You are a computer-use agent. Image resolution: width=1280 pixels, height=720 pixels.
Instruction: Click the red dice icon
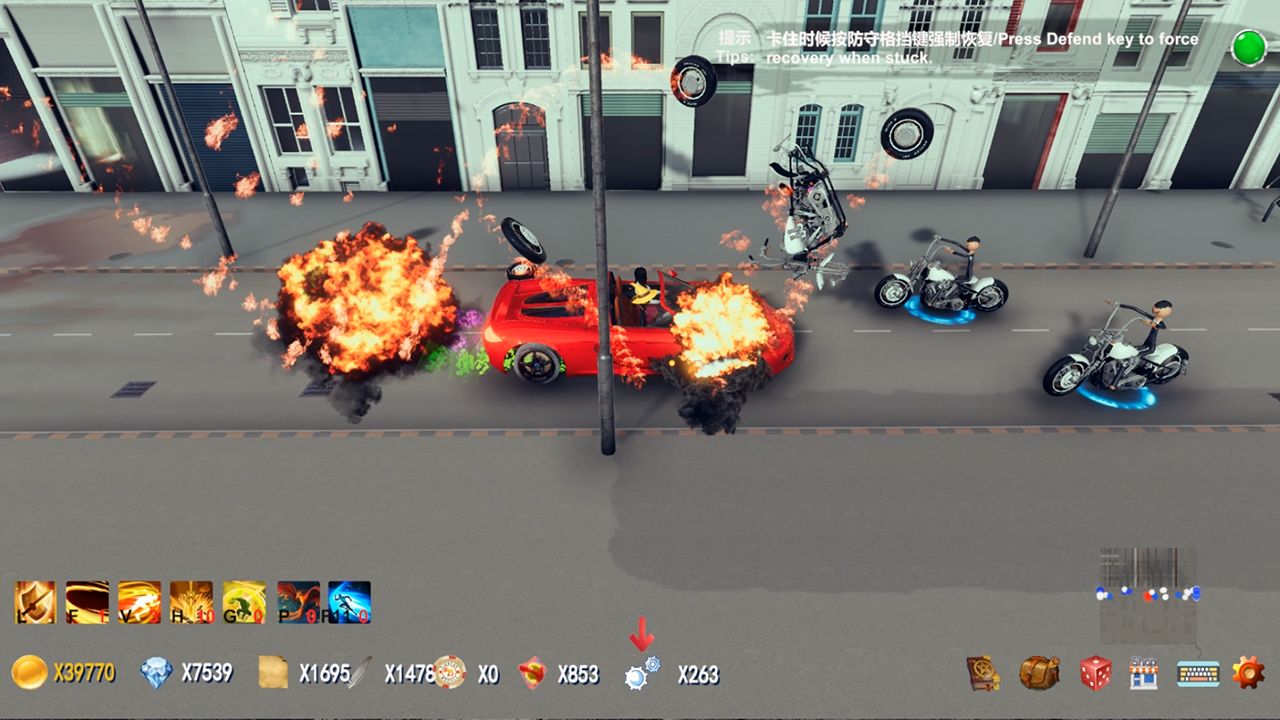pyautogui.click(x=1096, y=673)
